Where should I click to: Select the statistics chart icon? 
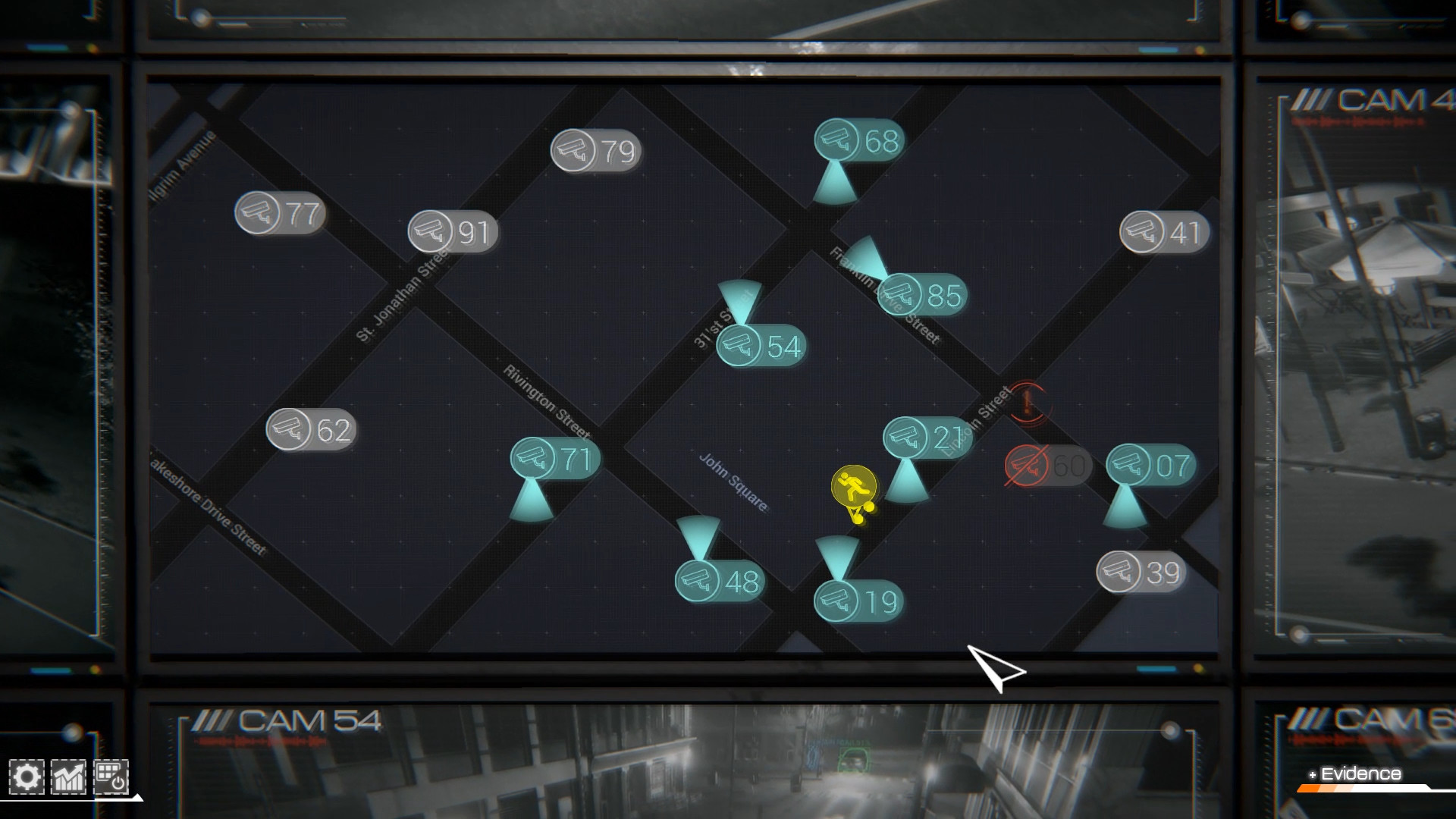coord(67,776)
